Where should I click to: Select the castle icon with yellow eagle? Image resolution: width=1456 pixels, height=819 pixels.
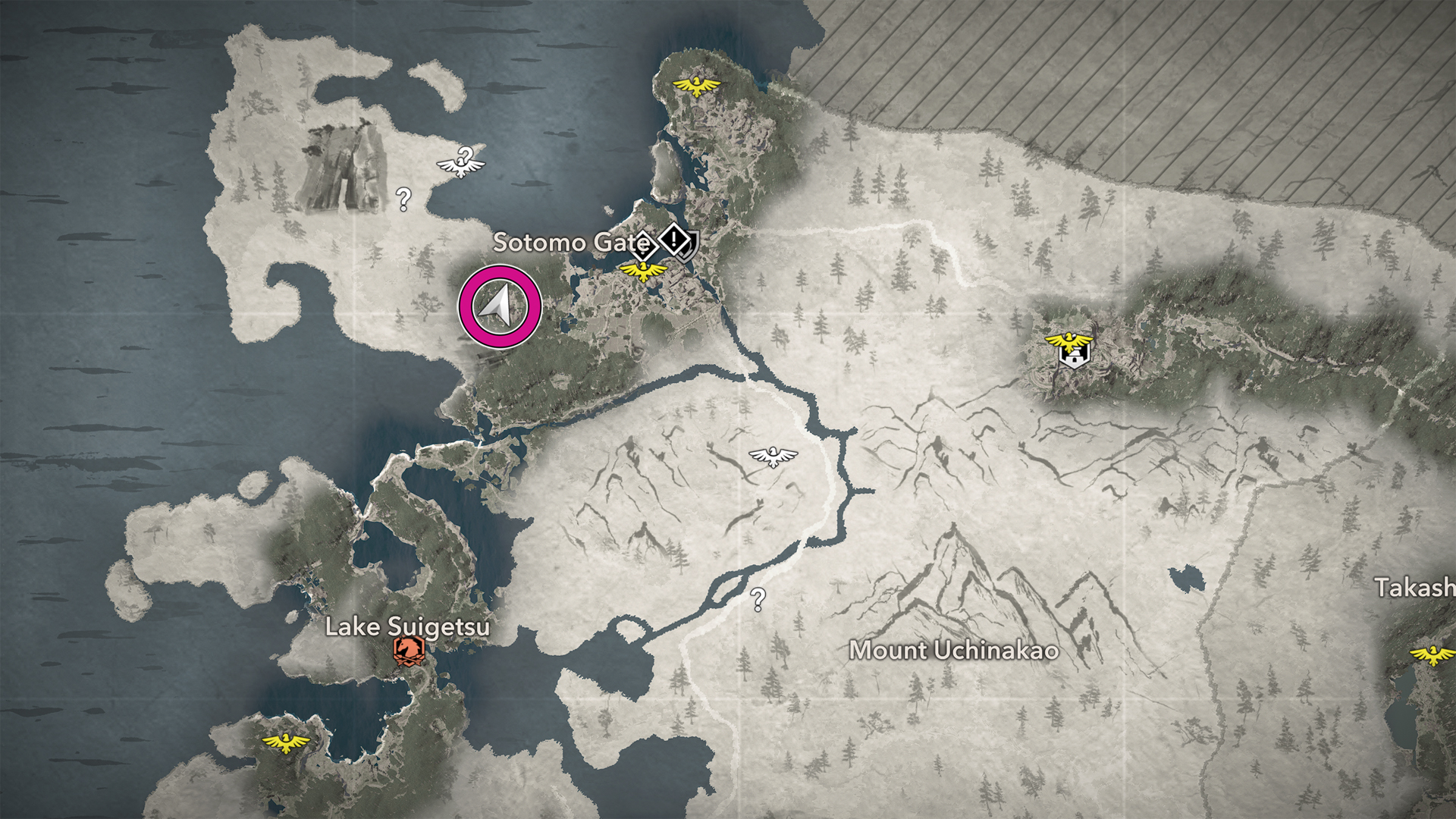1072,350
